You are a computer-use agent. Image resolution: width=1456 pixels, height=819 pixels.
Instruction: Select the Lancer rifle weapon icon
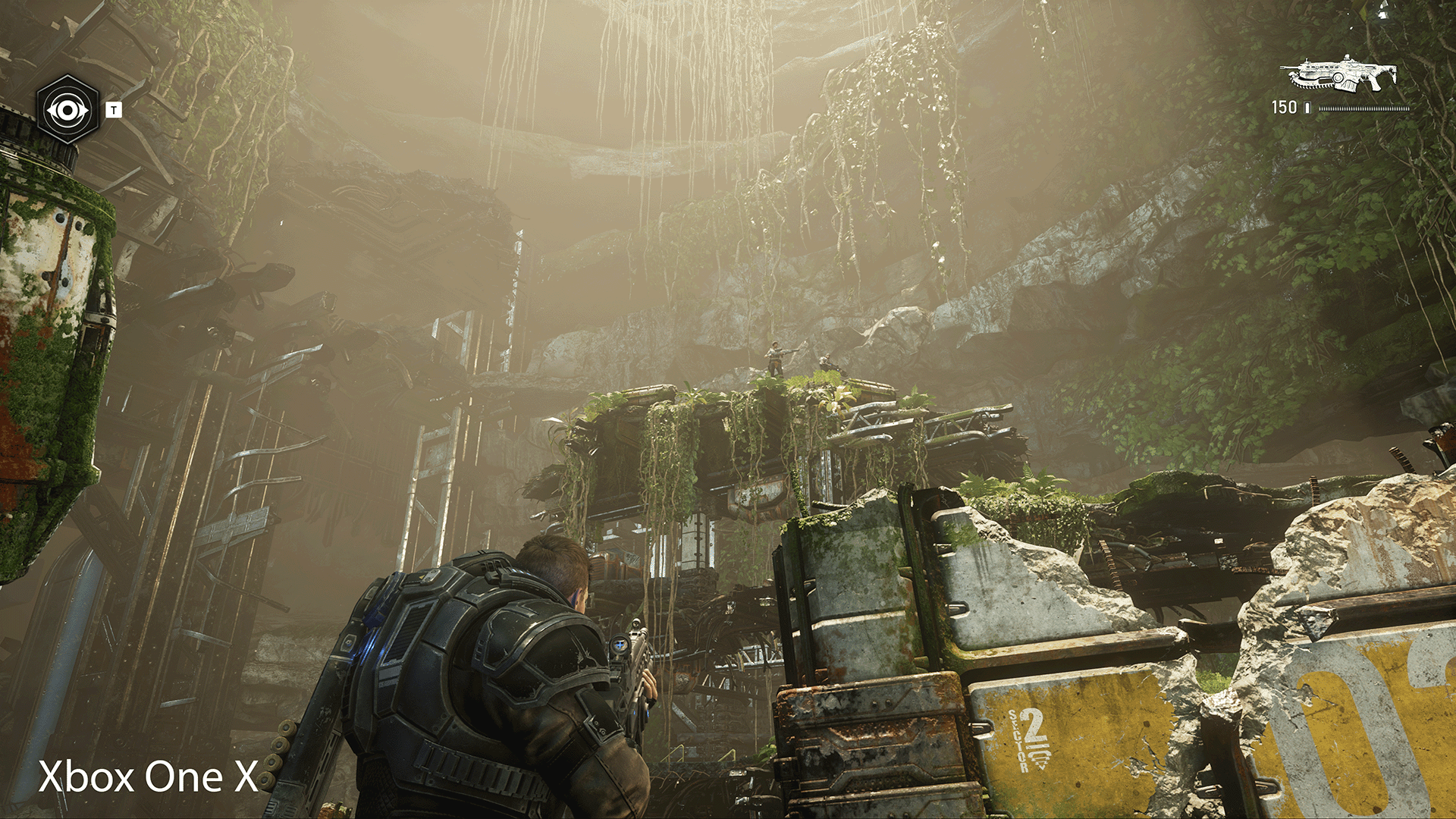tap(1339, 75)
